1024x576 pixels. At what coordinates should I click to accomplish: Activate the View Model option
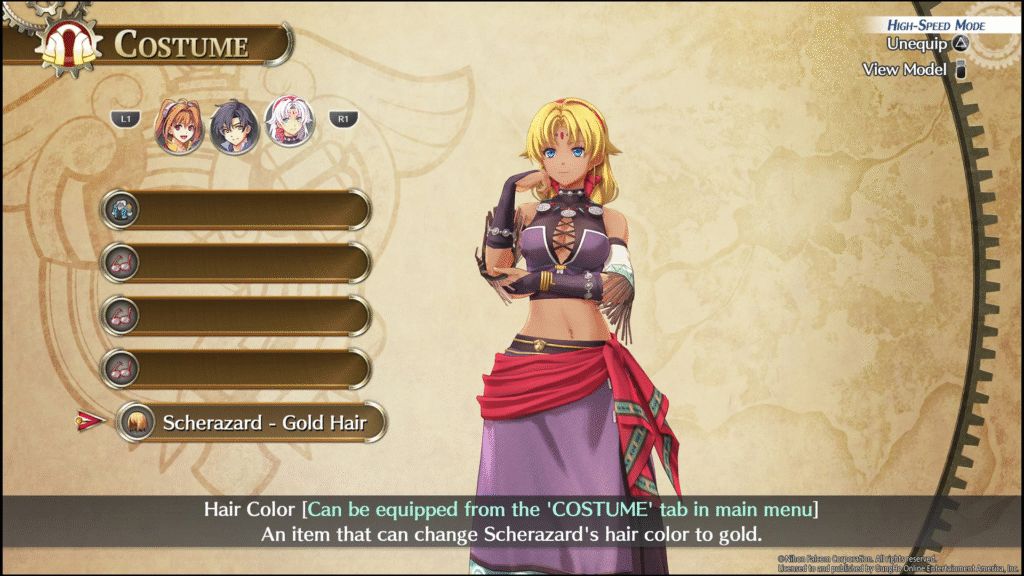[x=915, y=69]
